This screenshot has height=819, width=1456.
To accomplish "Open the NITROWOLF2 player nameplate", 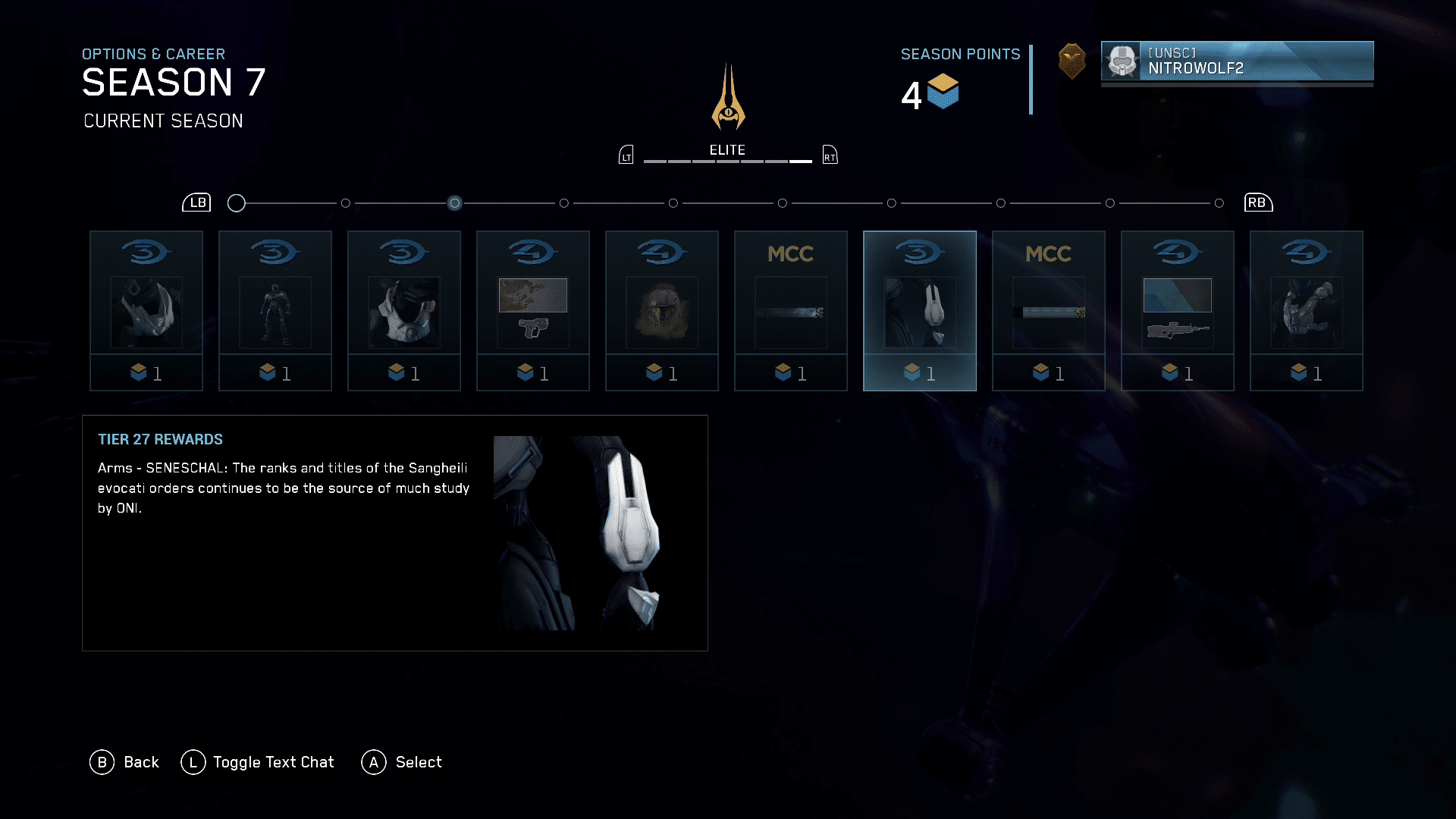I will (x=1237, y=61).
